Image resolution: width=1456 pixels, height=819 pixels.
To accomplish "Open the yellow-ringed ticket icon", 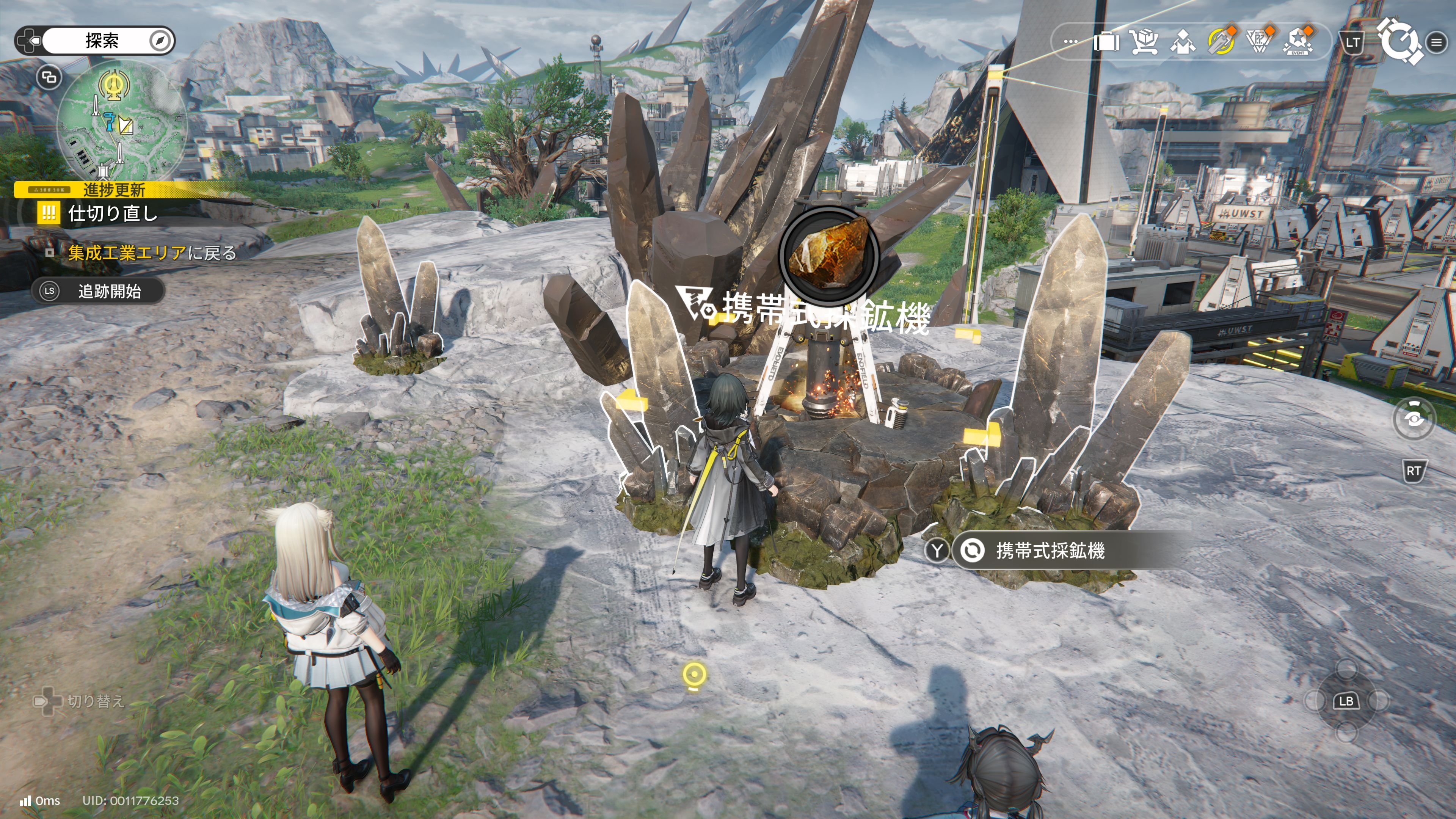I will [1221, 42].
